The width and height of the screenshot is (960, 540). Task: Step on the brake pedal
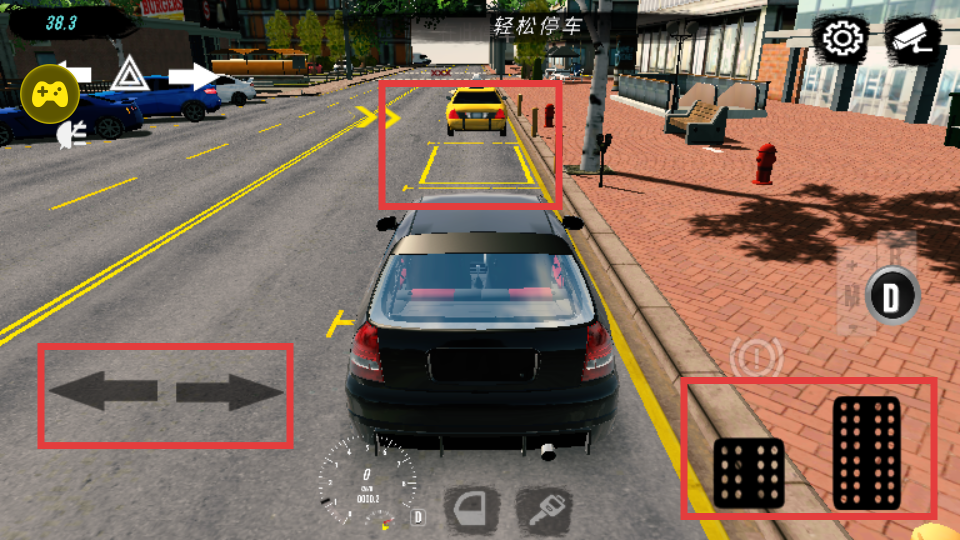tap(749, 472)
